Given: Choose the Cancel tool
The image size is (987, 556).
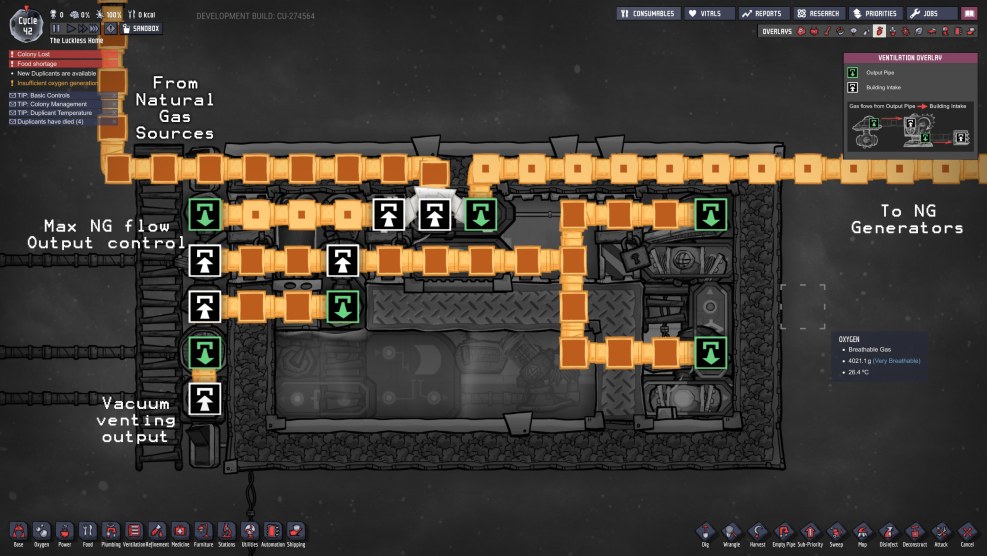Looking at the screenshot, I should pyautogui.click(x=966, y=532).
